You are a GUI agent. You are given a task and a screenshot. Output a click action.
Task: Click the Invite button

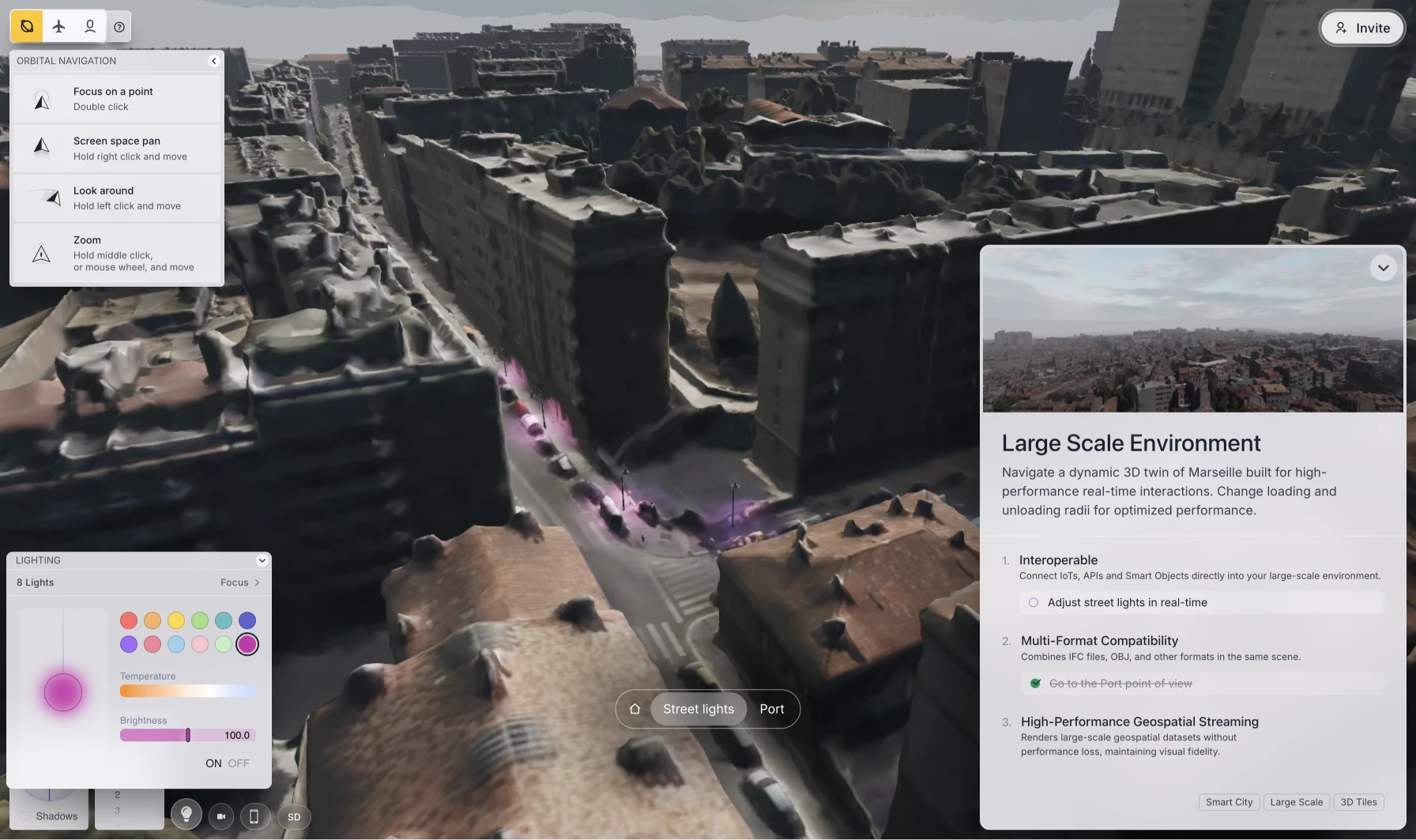pos(1362,28)
